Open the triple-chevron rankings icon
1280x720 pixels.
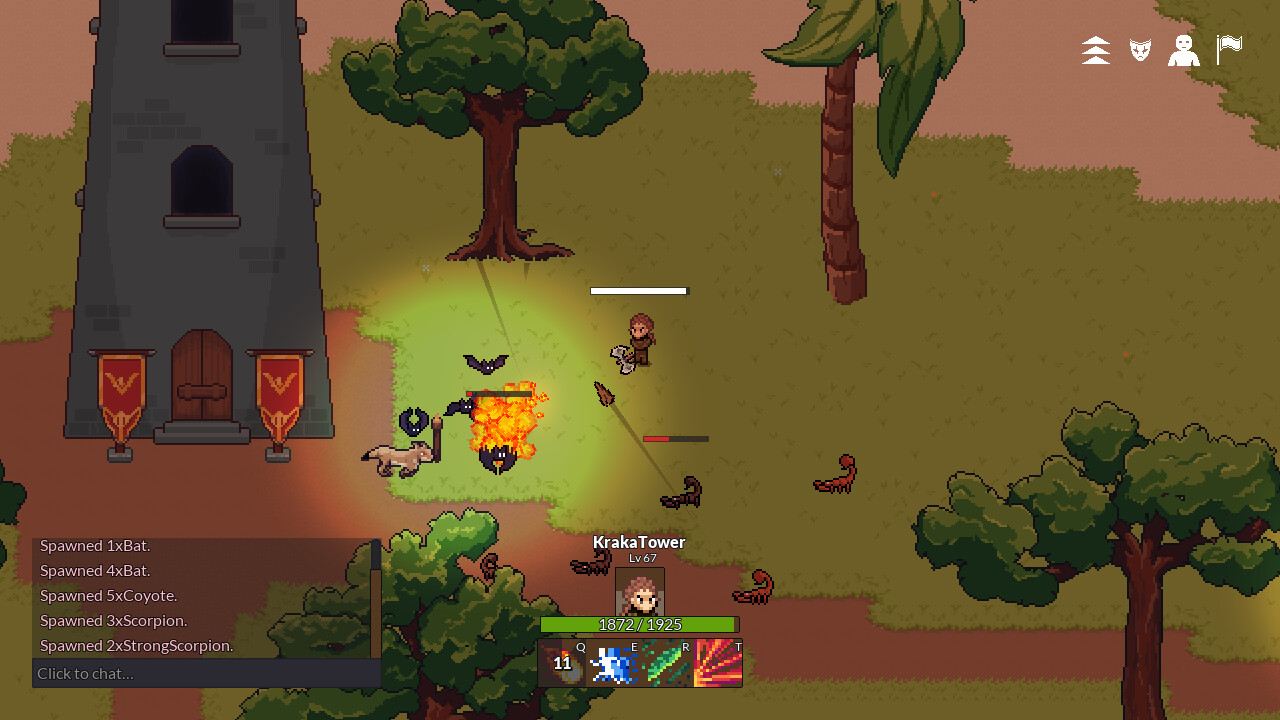pyautogui.click(x=1095, y=50)
